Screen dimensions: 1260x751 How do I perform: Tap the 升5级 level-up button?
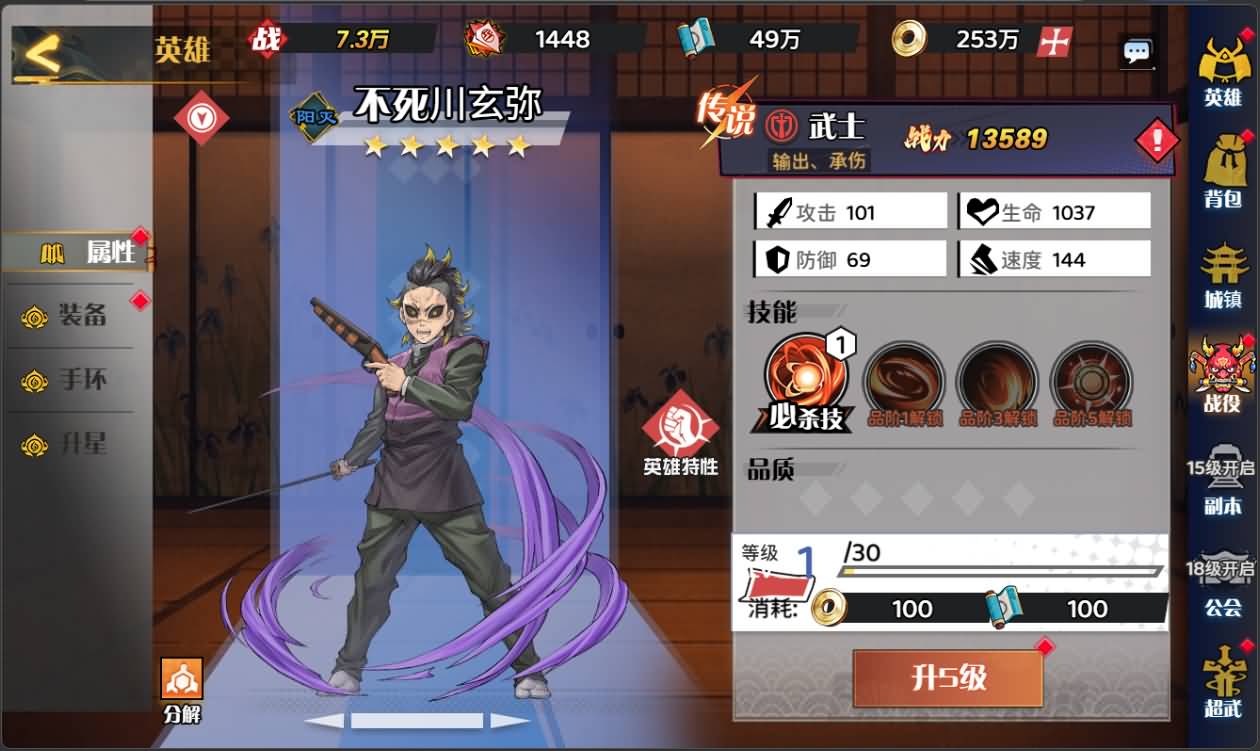[947, 679]
